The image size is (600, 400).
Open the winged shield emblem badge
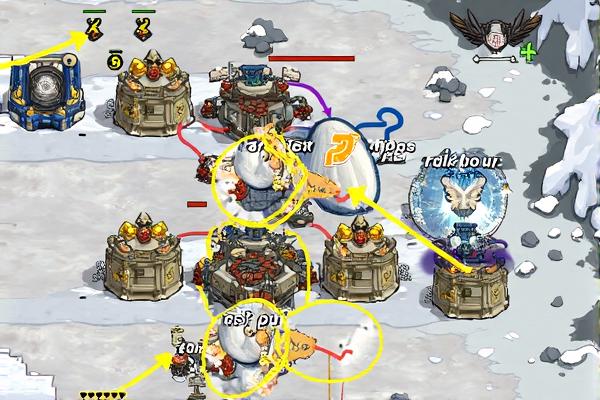coord(495,32)
